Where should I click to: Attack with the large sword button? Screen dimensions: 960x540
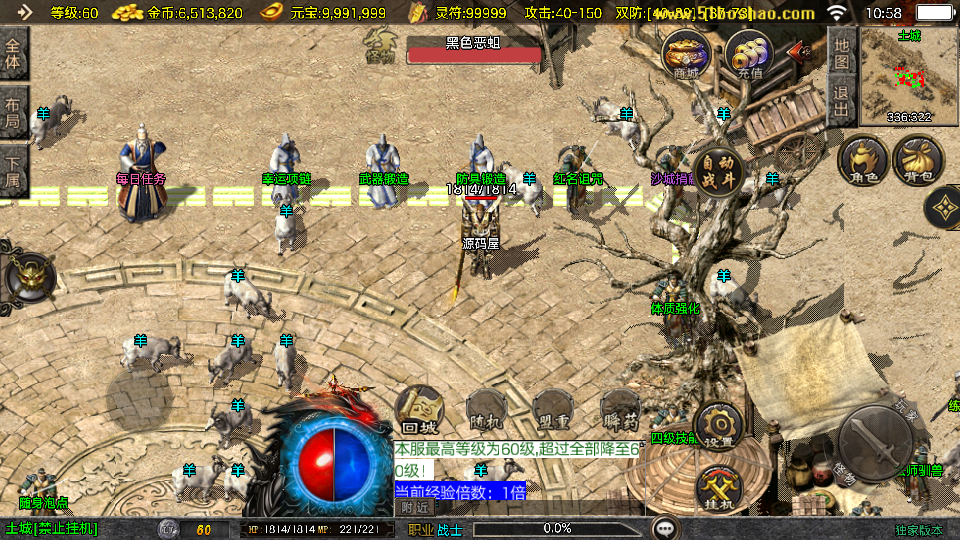click(874, 441)
